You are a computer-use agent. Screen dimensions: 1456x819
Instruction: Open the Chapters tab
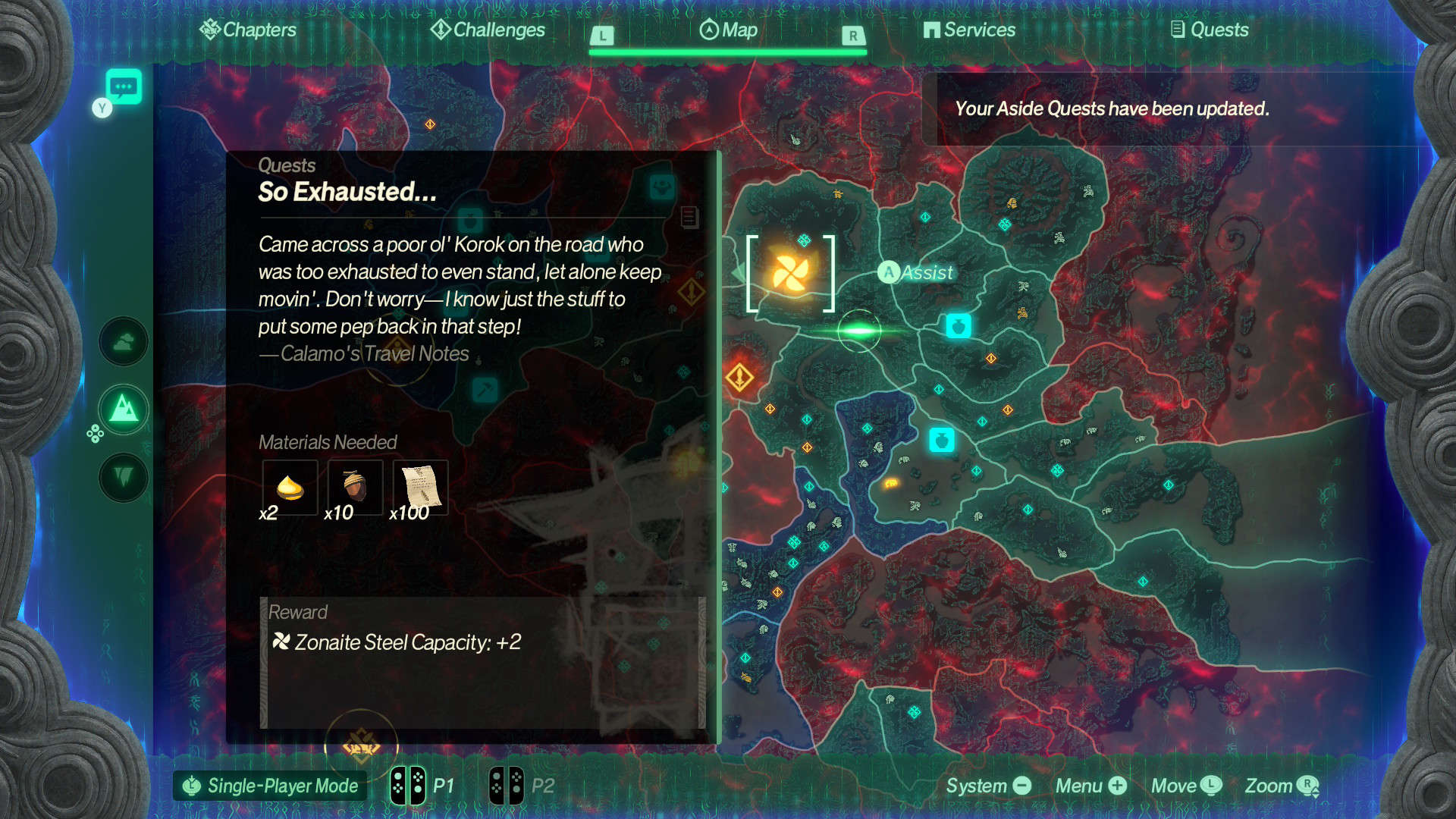[x=249, y=30]
